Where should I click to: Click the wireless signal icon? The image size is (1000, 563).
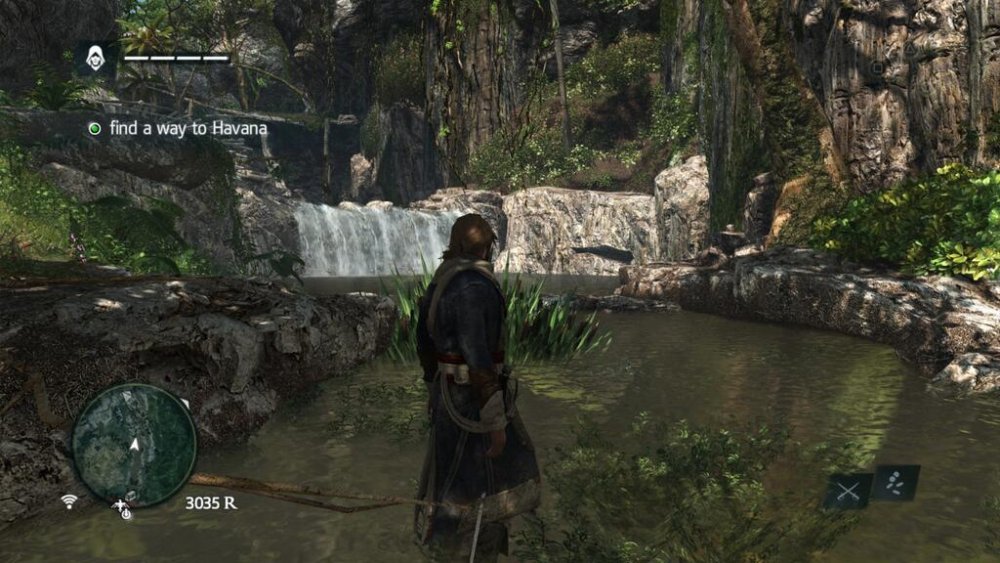pos(69,501)
